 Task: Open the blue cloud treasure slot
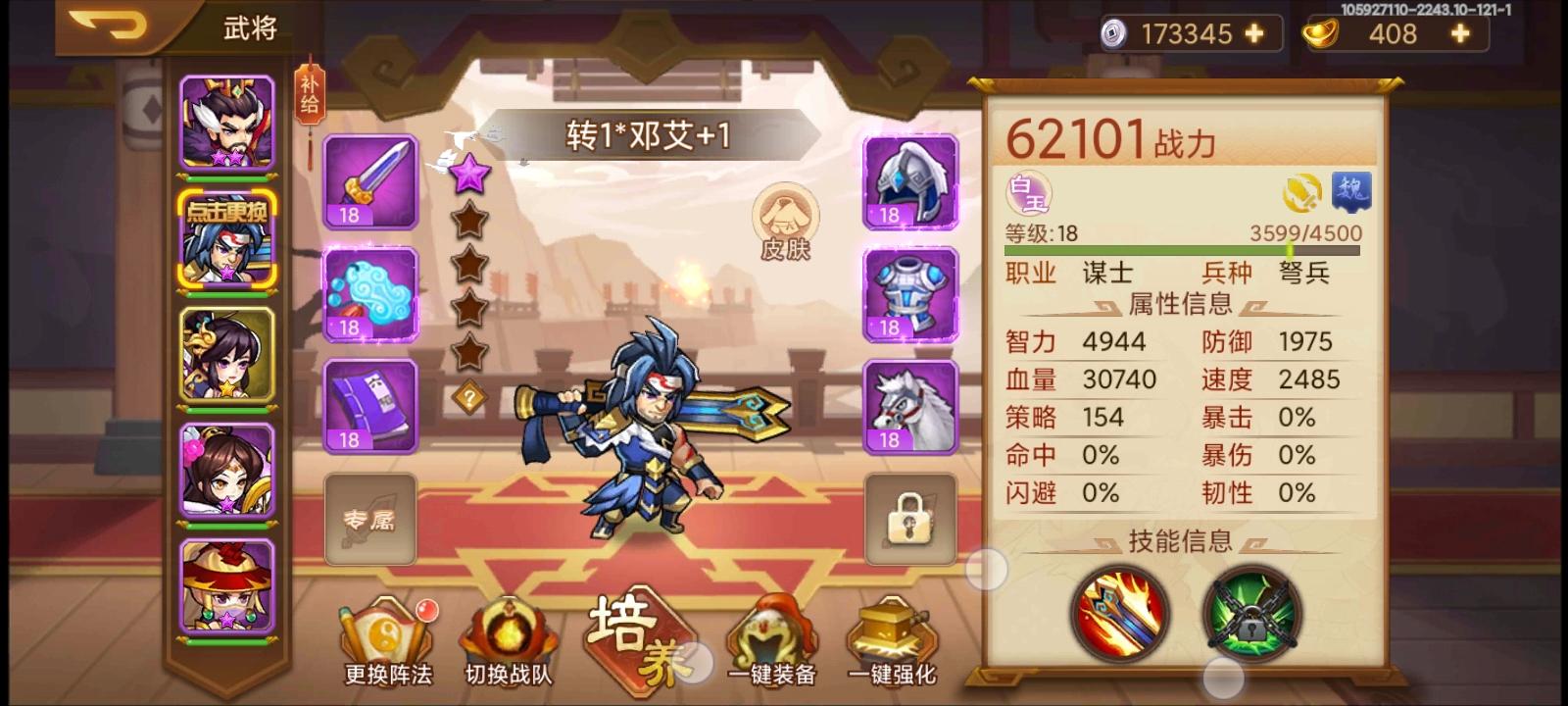[370, 294]
